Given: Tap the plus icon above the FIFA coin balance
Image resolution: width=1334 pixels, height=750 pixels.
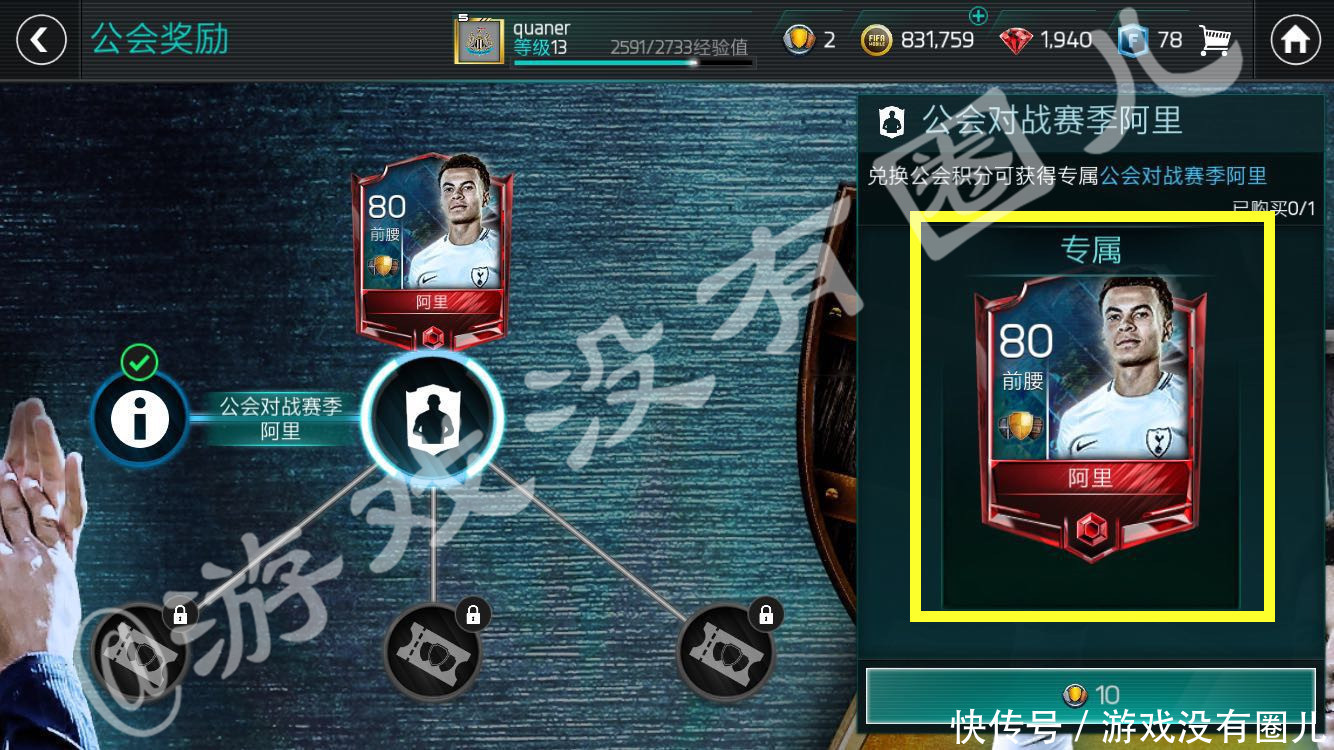Looking at the screenshot, I should [x=978, y=17].
